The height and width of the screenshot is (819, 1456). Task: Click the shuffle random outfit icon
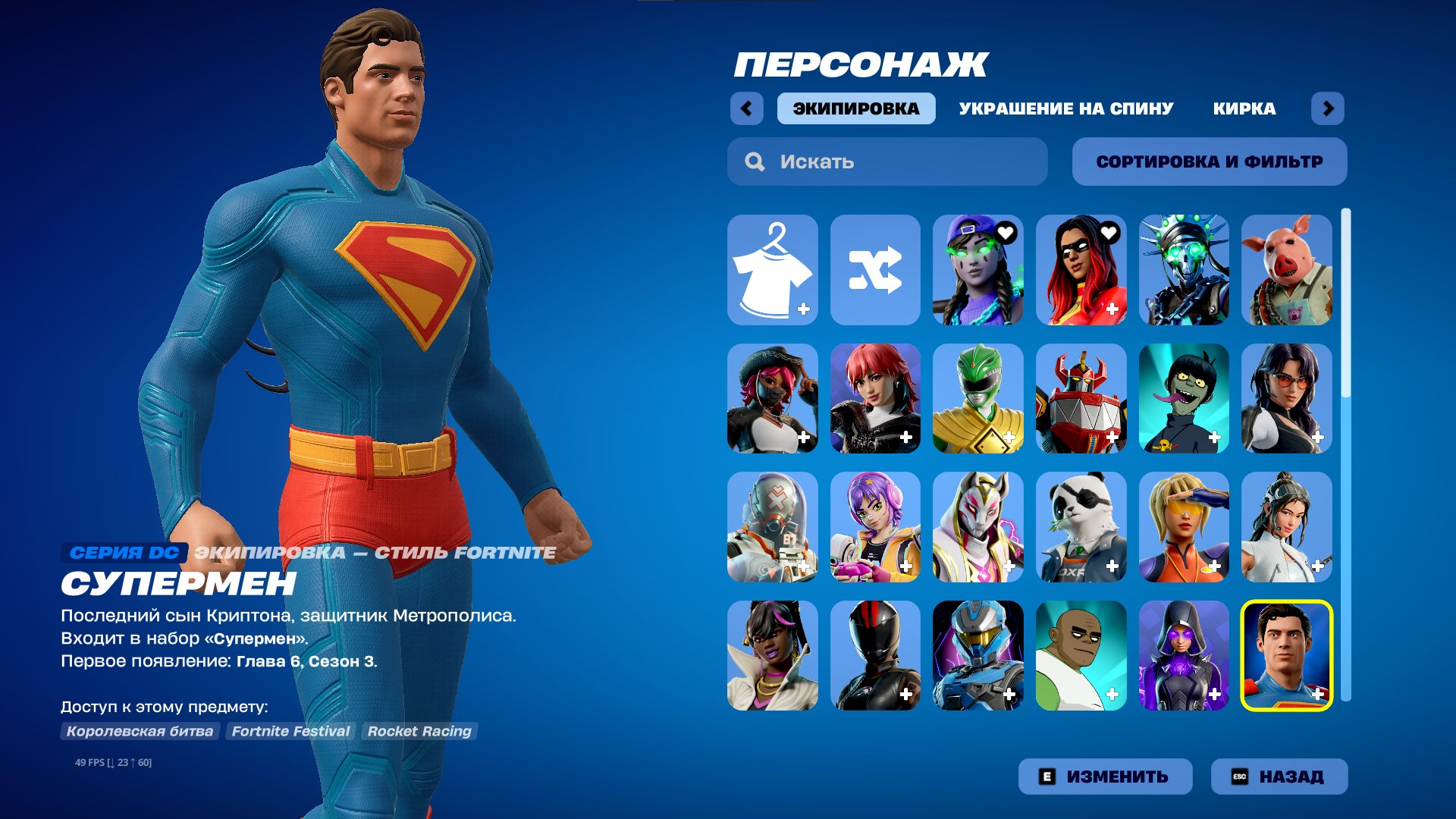click(x=876, y=270)
